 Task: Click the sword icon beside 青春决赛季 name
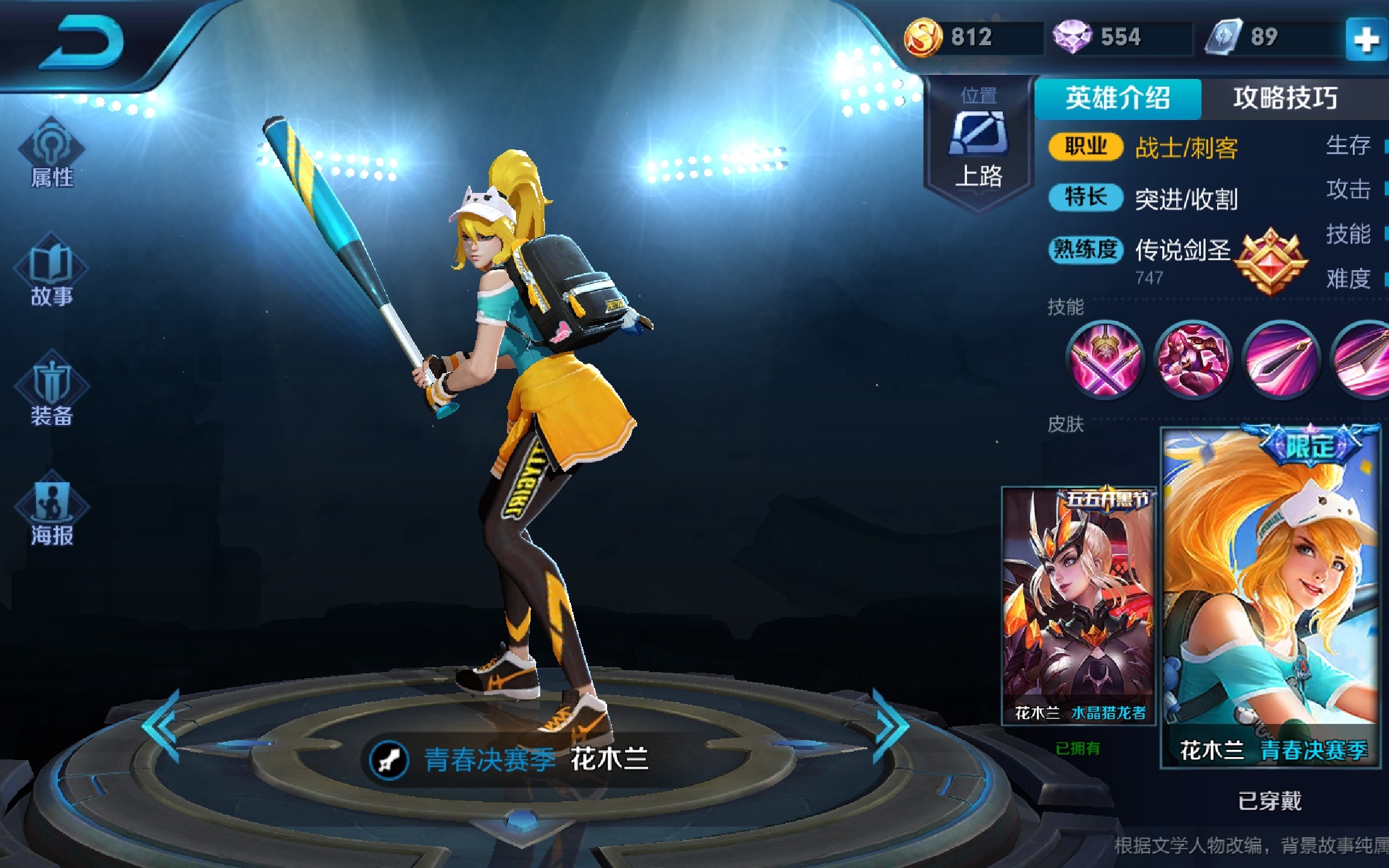pos(389,759)
